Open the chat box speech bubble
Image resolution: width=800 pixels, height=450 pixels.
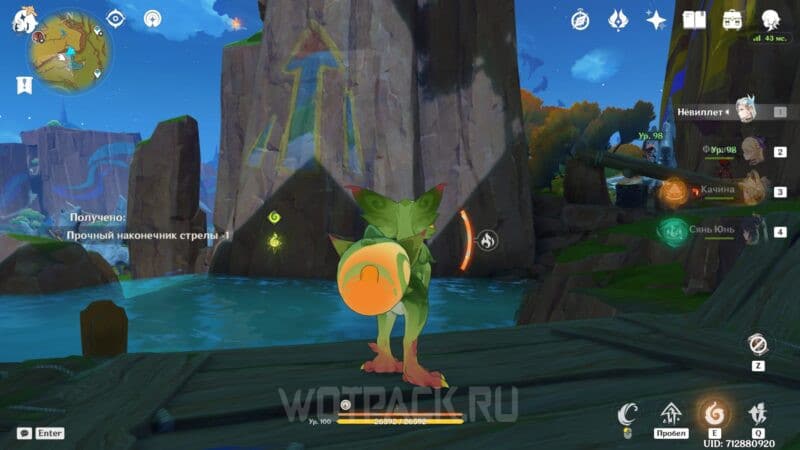click(x=22, y=433)
